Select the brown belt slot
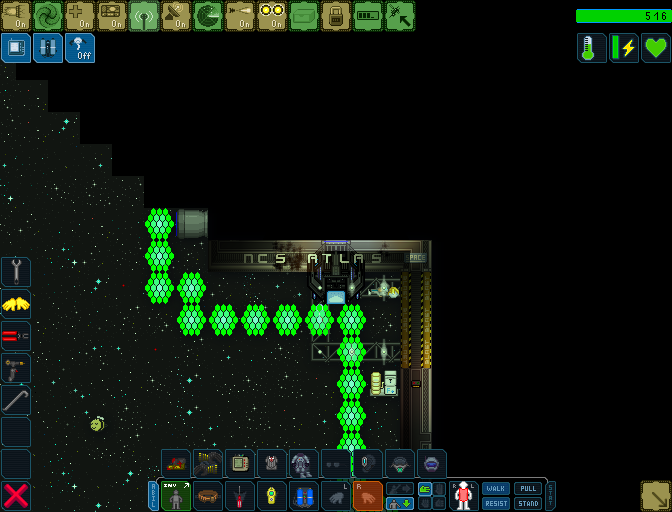This screenshot has width=672, height=512. coord(208,495)
